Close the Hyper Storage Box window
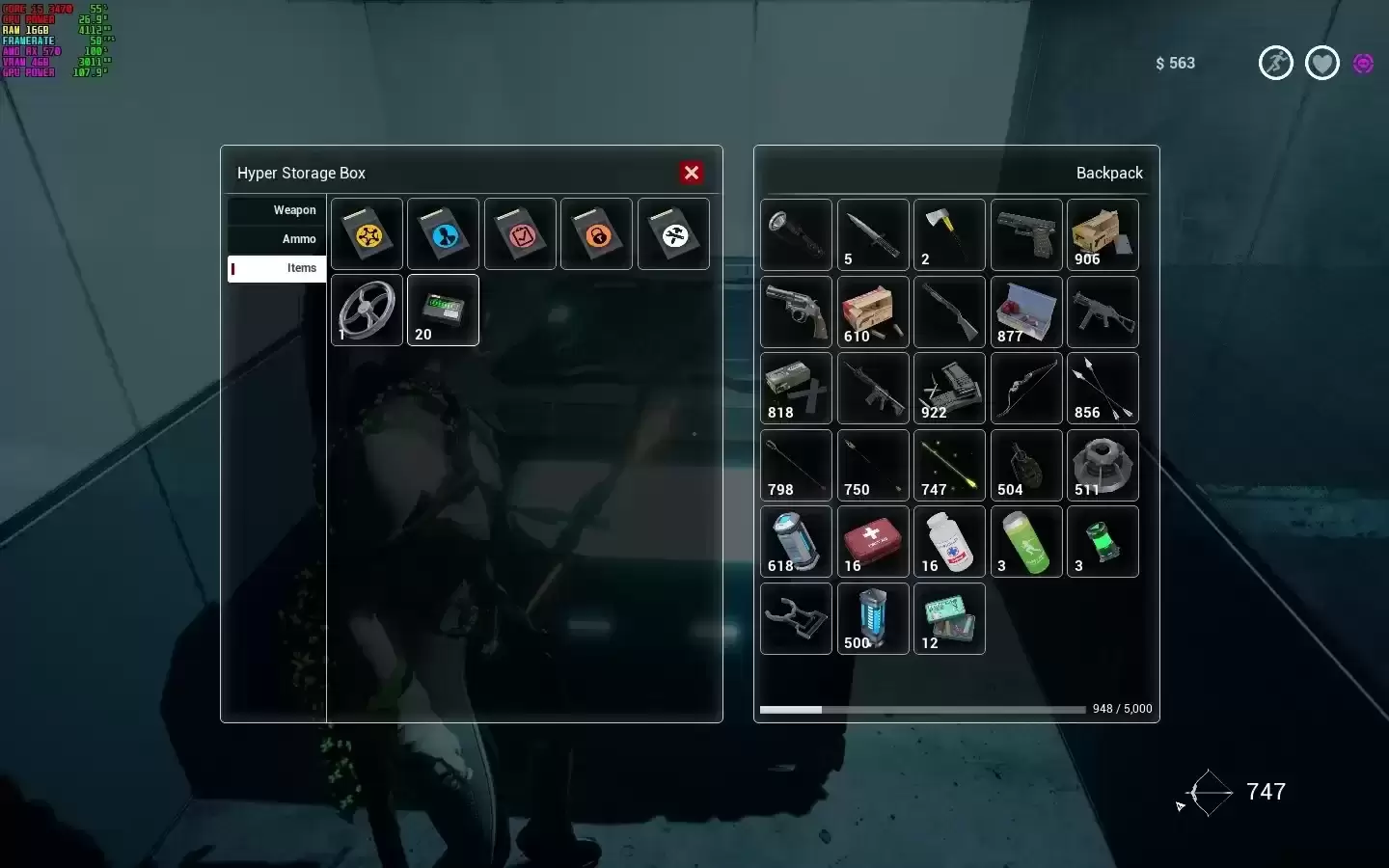The width and height of the screenshot is (1389, 868). click(691, 173)
